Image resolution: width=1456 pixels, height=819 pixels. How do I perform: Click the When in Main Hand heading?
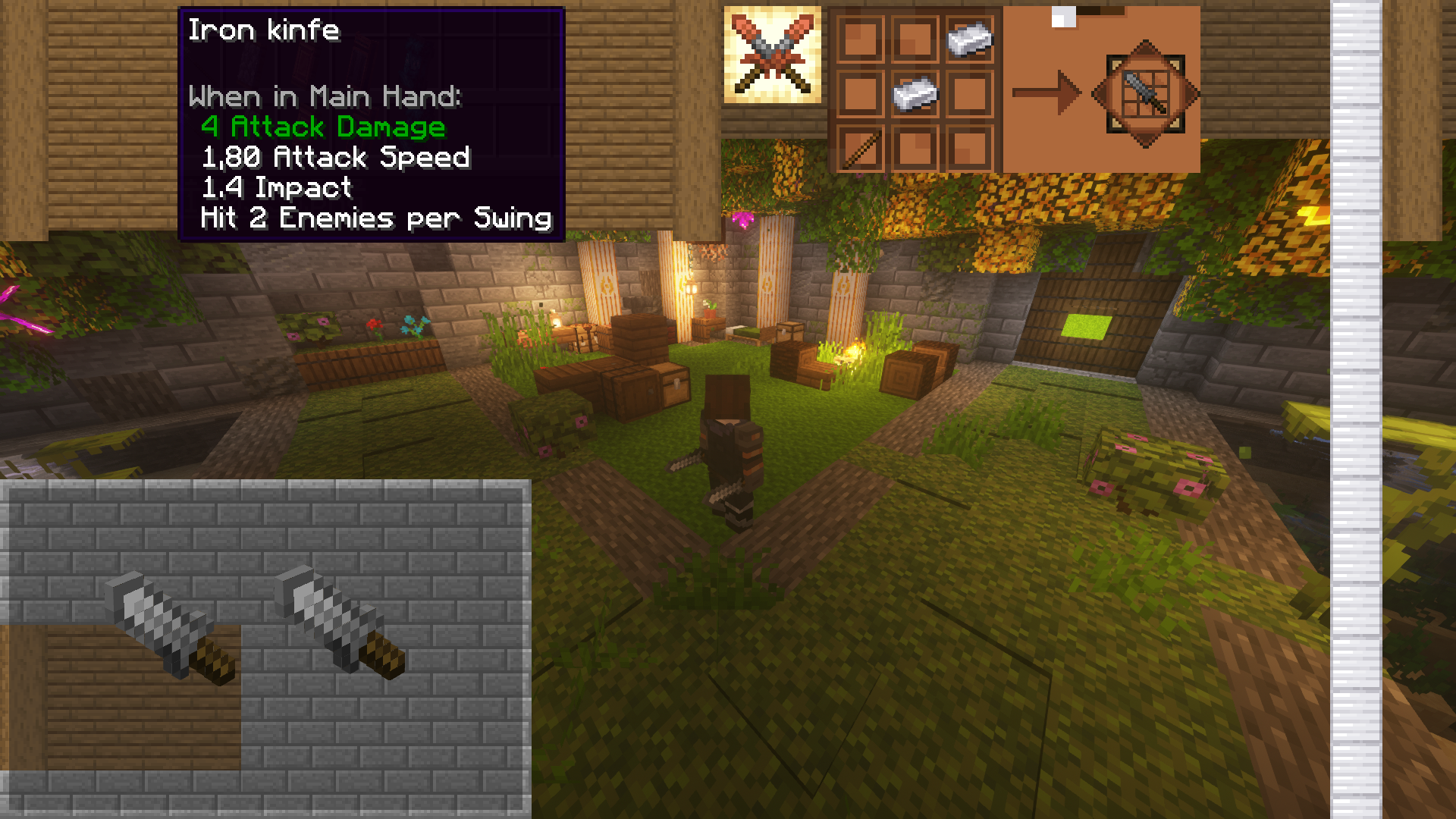coord(328,96)
